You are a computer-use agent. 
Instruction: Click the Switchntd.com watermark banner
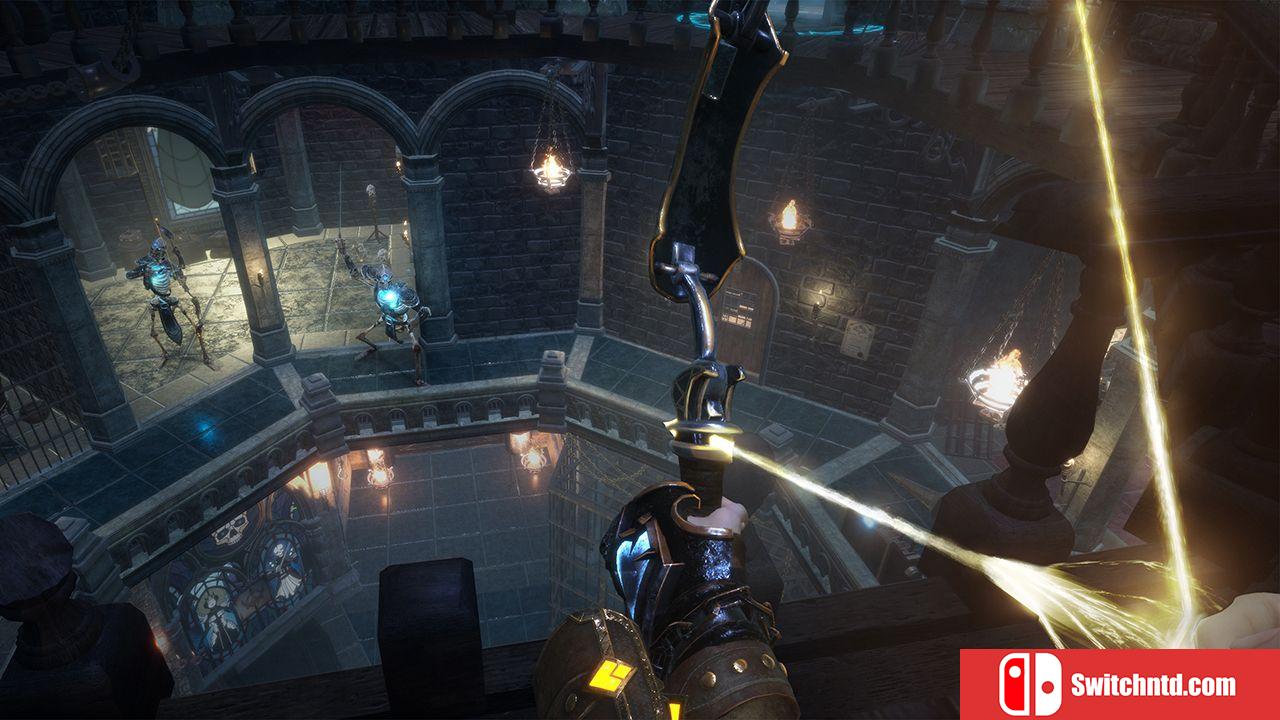click(1119, 685)
